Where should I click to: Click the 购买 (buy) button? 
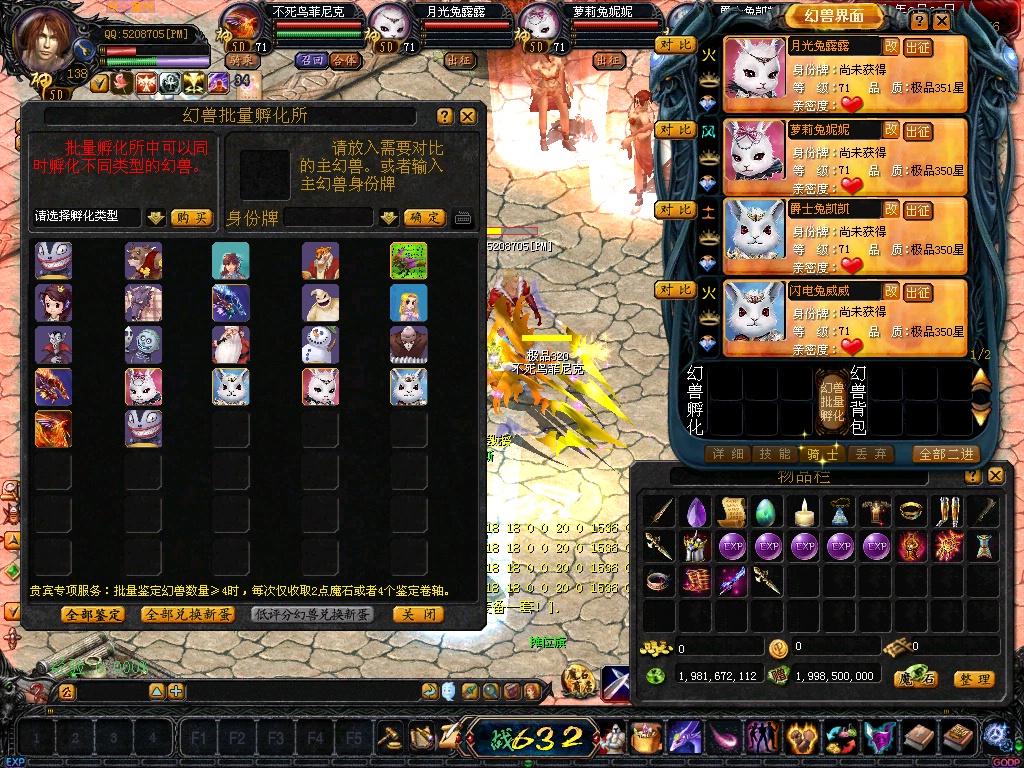pyautogui.click(x=191, y=217)
